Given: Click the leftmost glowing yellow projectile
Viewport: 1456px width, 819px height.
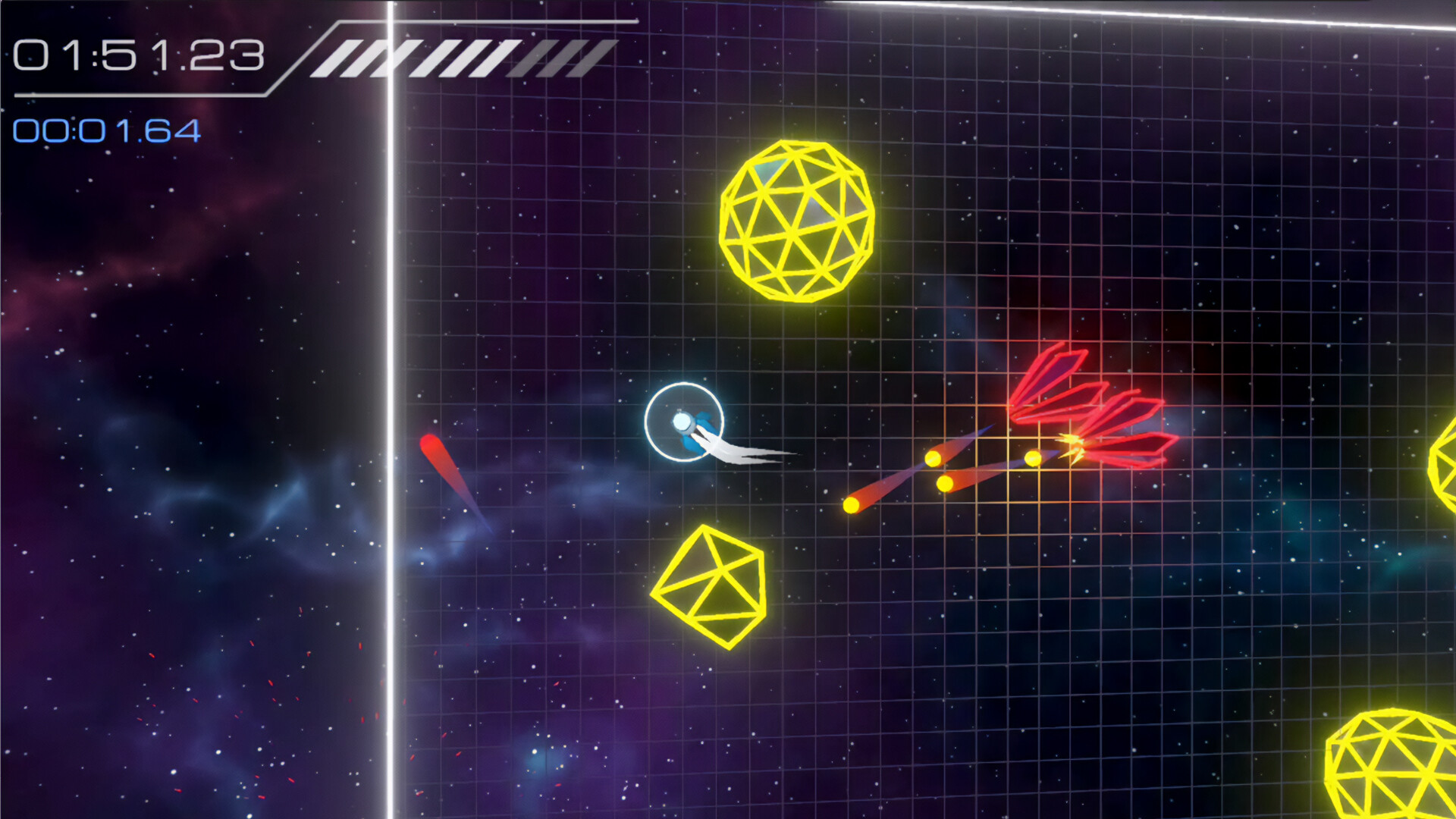Looking at the screenshot, I should pos(851,503).
